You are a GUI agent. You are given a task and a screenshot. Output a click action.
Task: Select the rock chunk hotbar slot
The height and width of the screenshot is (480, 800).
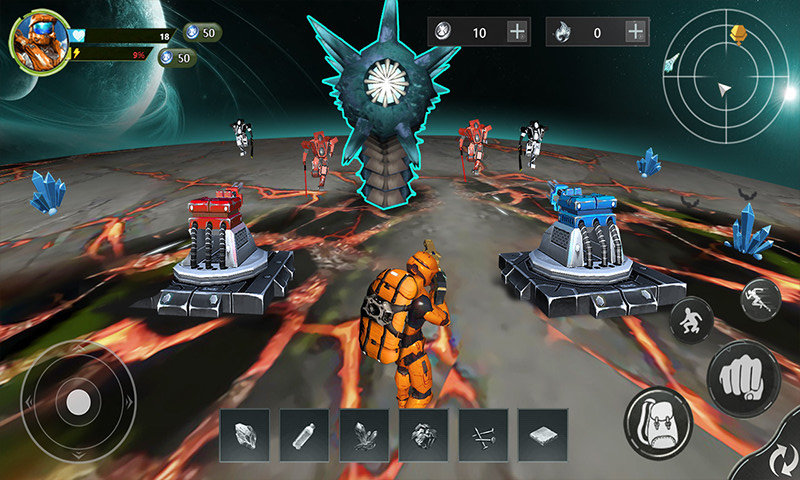(245, 434)
